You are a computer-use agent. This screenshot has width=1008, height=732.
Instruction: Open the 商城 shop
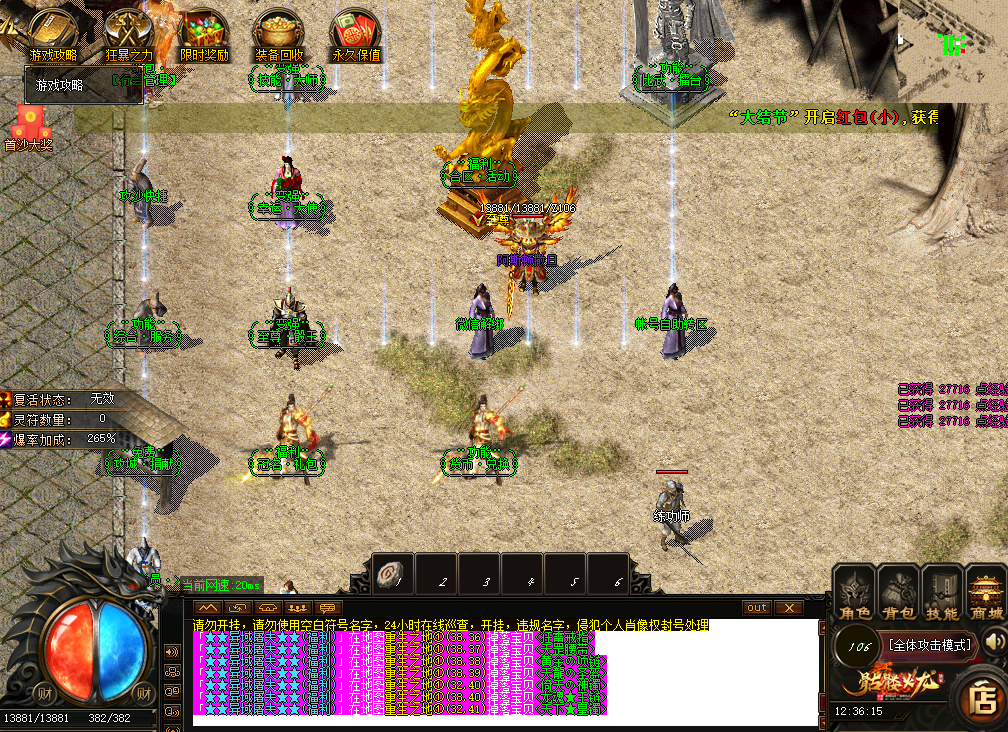click(x=986, y=592)
